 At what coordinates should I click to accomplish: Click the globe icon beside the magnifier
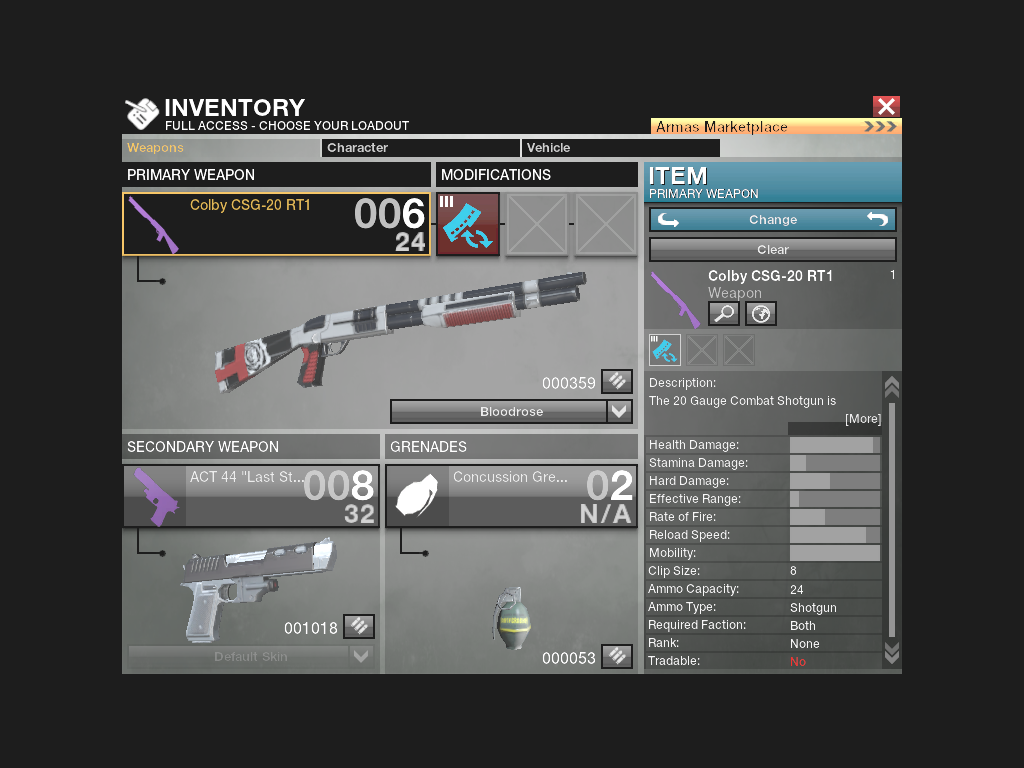[761, 314]
